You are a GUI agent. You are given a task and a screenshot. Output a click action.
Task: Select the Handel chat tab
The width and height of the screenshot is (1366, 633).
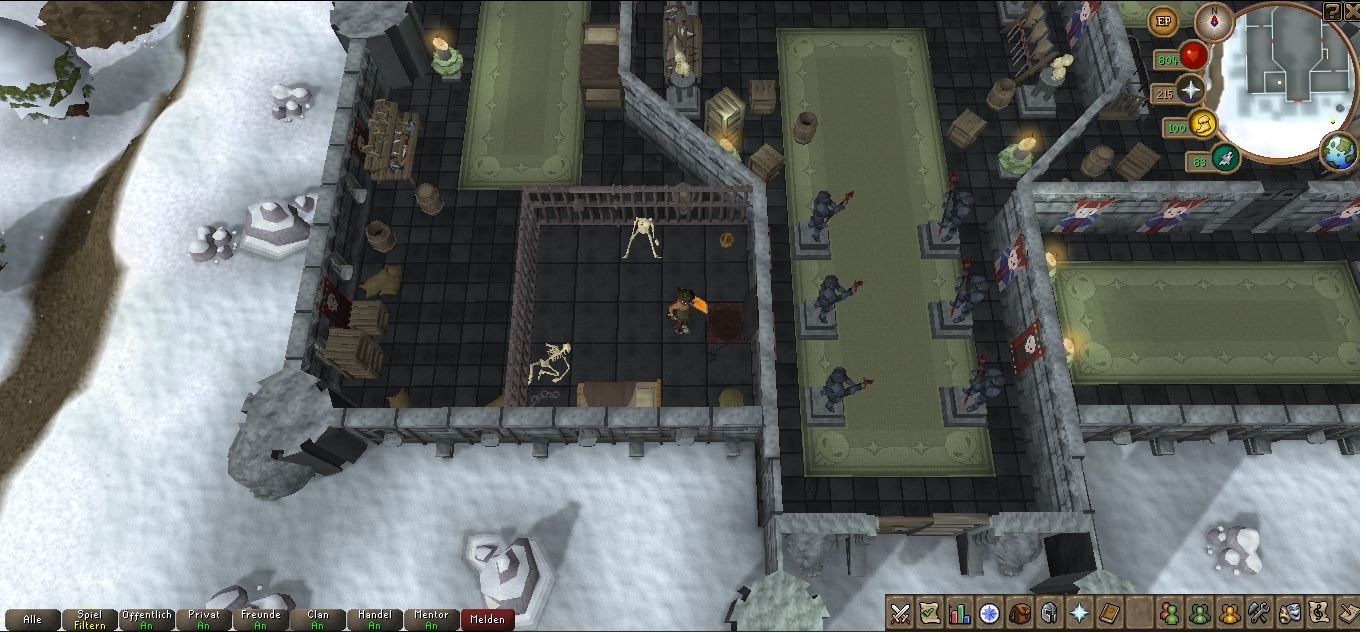click(x=375, y=620)
